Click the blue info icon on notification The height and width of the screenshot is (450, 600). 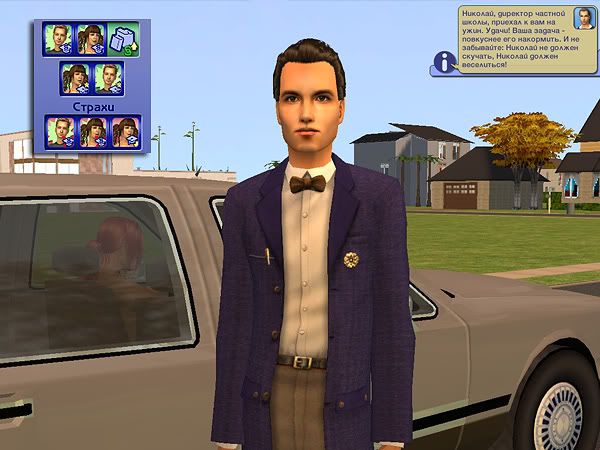tap(441, 63)
